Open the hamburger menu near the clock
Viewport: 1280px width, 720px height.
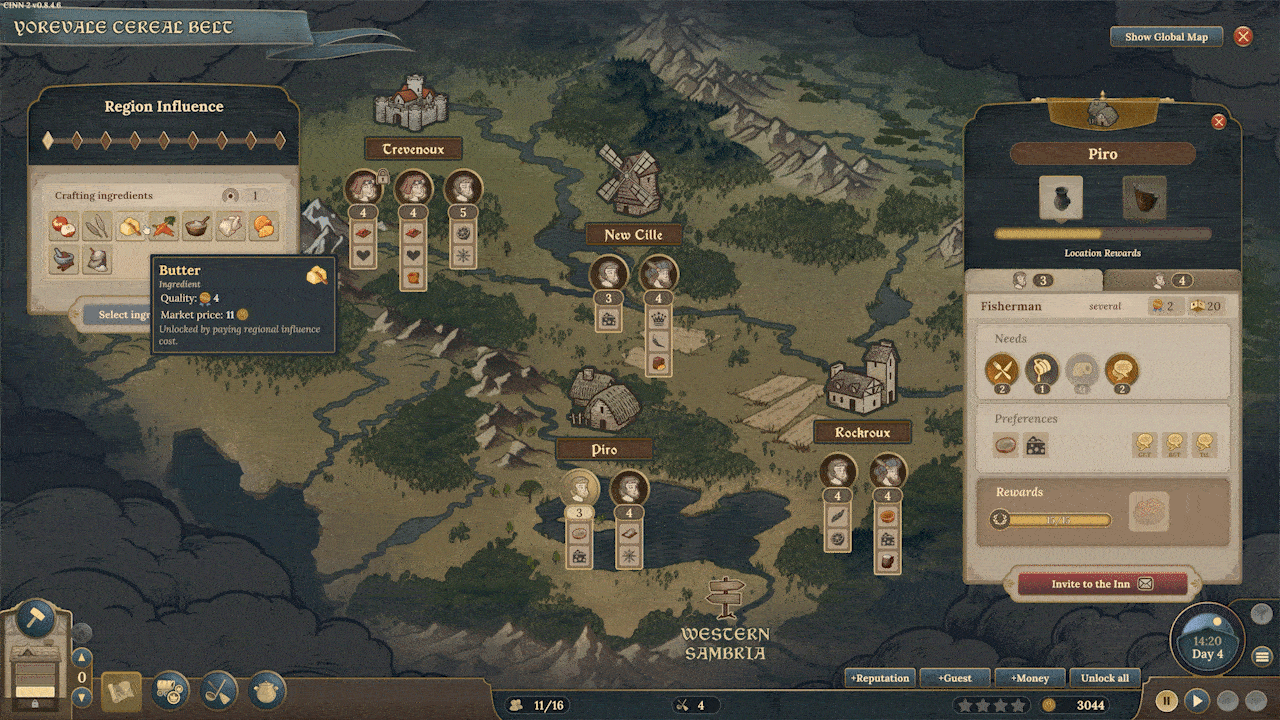pos(1262,657)
